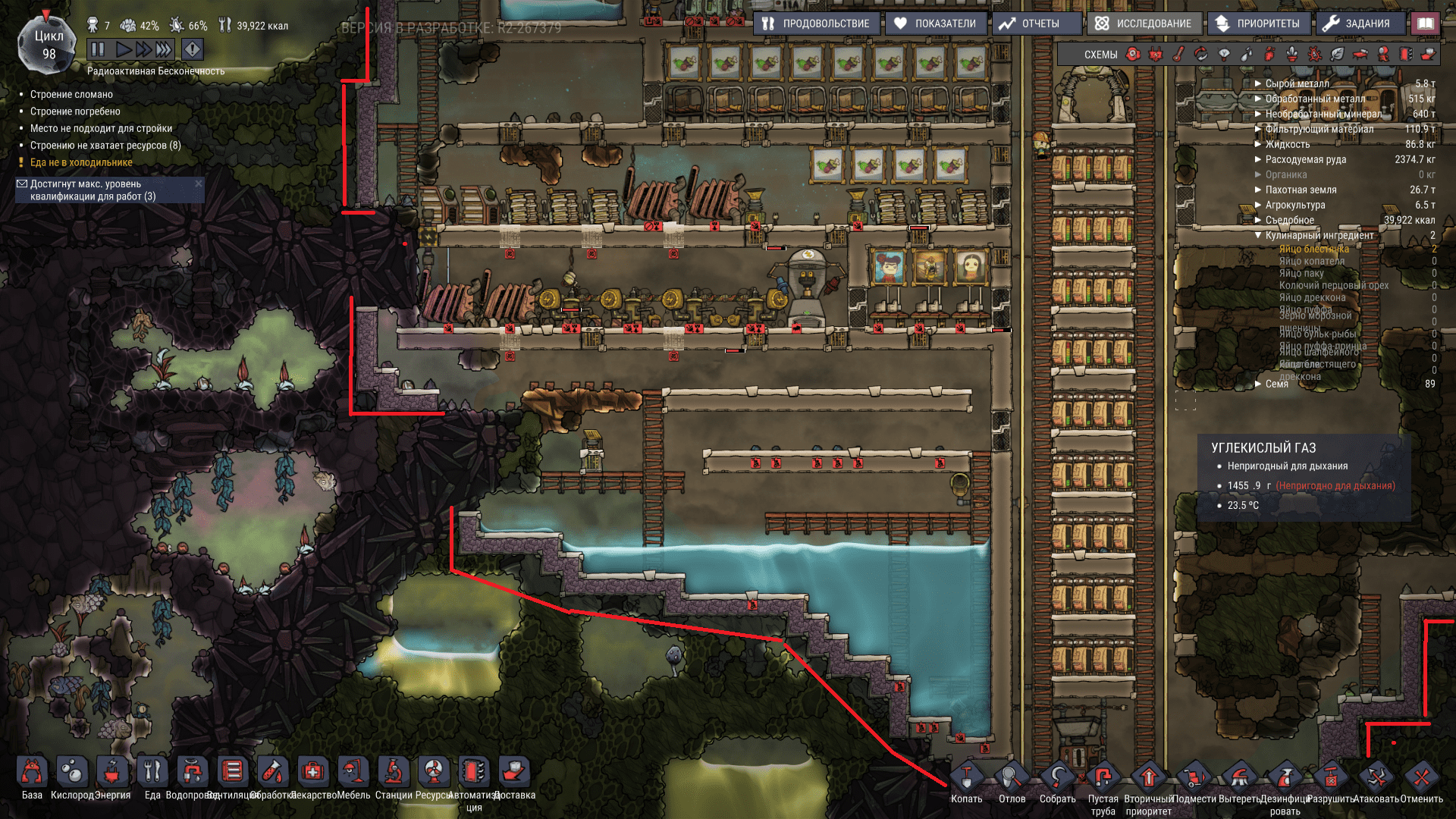Open the Исследование research screen

[1143, 24]
